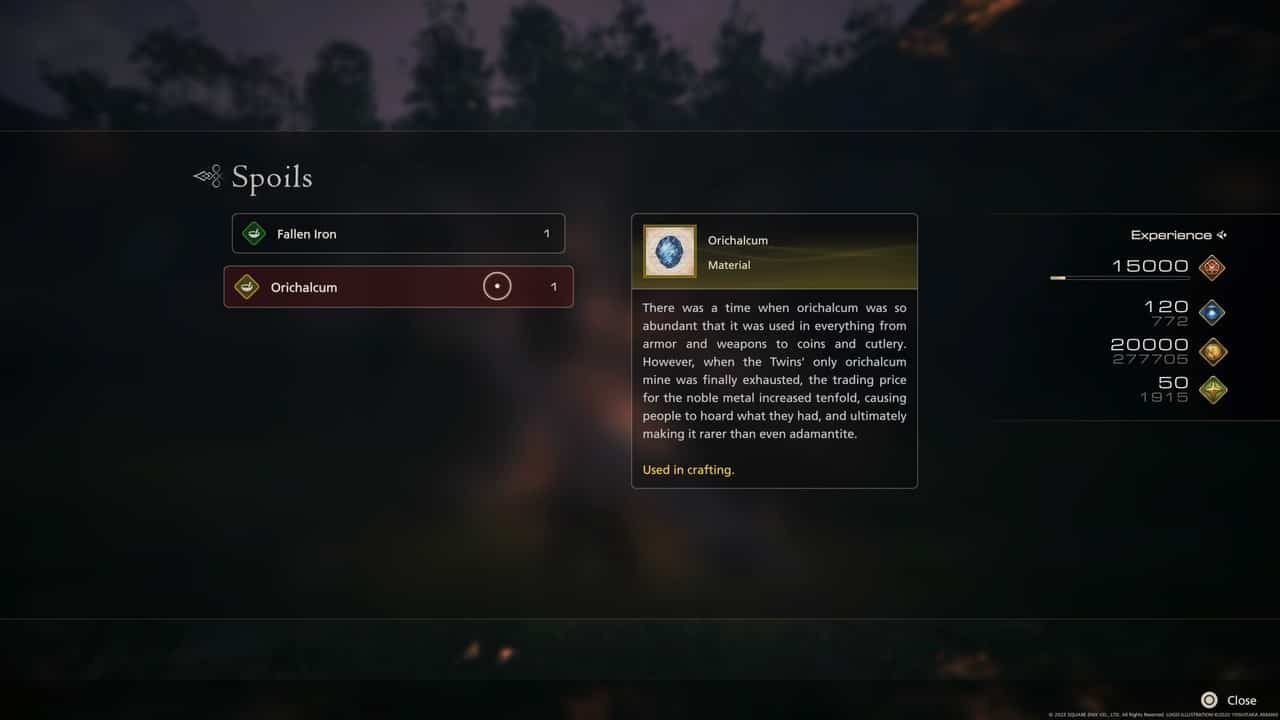1280x720 pixels.
Task: Click the Close label to exit Spoils
Action: pyautogui.click(x=1241, y=700)
